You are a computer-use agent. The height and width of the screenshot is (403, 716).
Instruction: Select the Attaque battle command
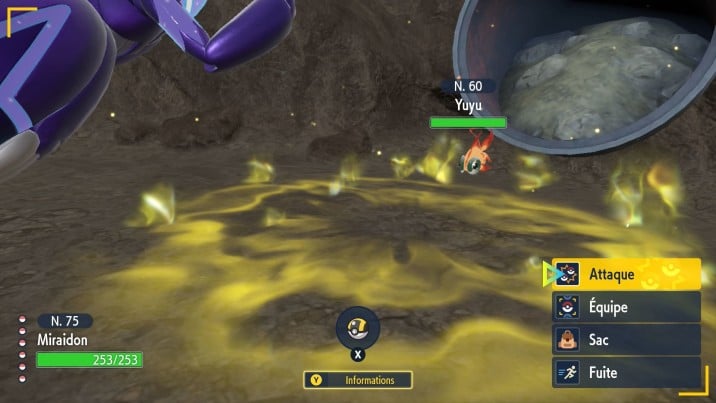pyautogui.click(x=626, y=273)
